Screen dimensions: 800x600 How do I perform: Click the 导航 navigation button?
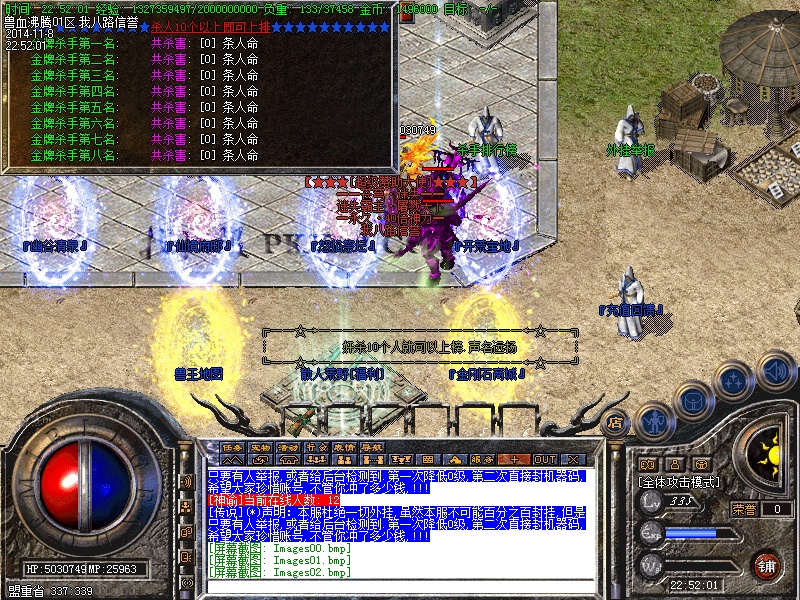coord(373,447)
